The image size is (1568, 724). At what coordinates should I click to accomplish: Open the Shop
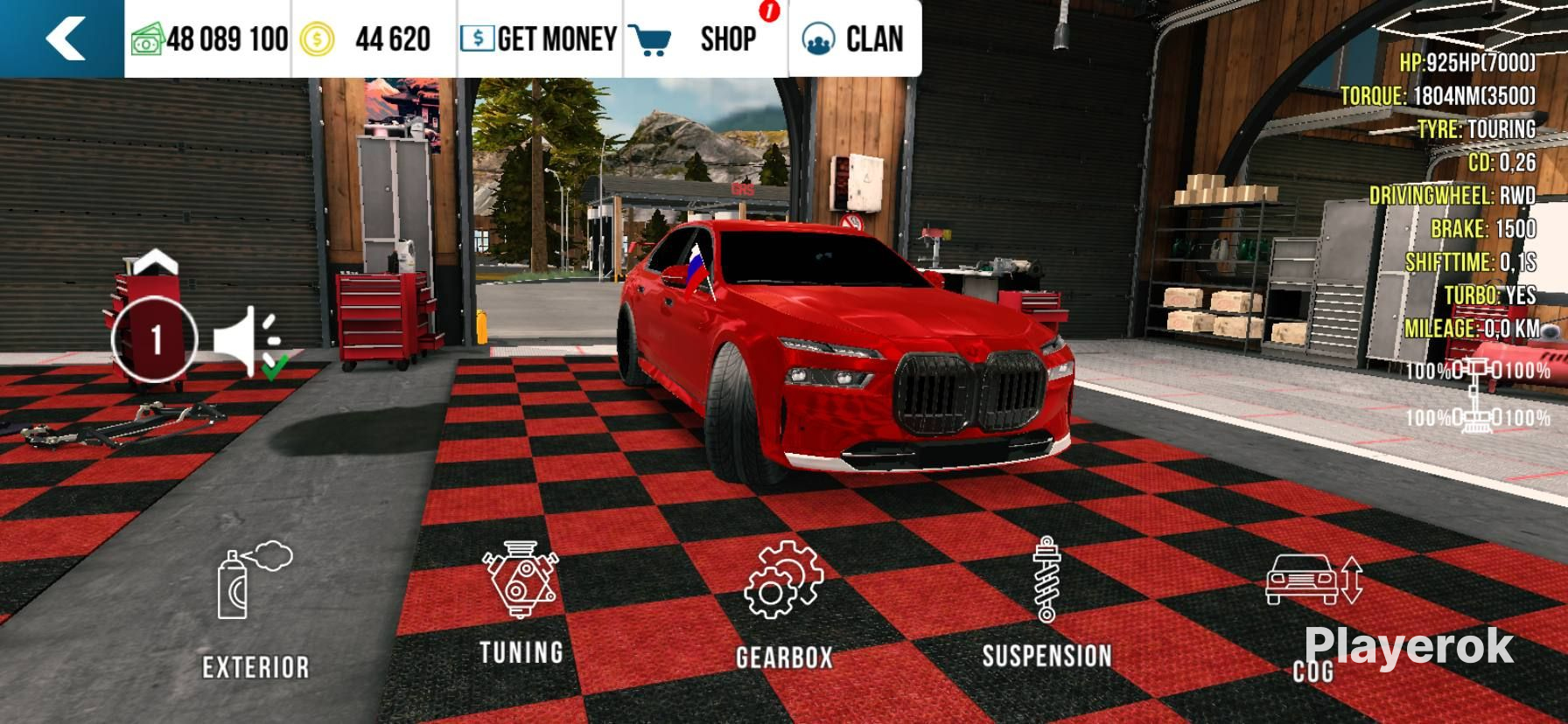(x=705, y=38)
